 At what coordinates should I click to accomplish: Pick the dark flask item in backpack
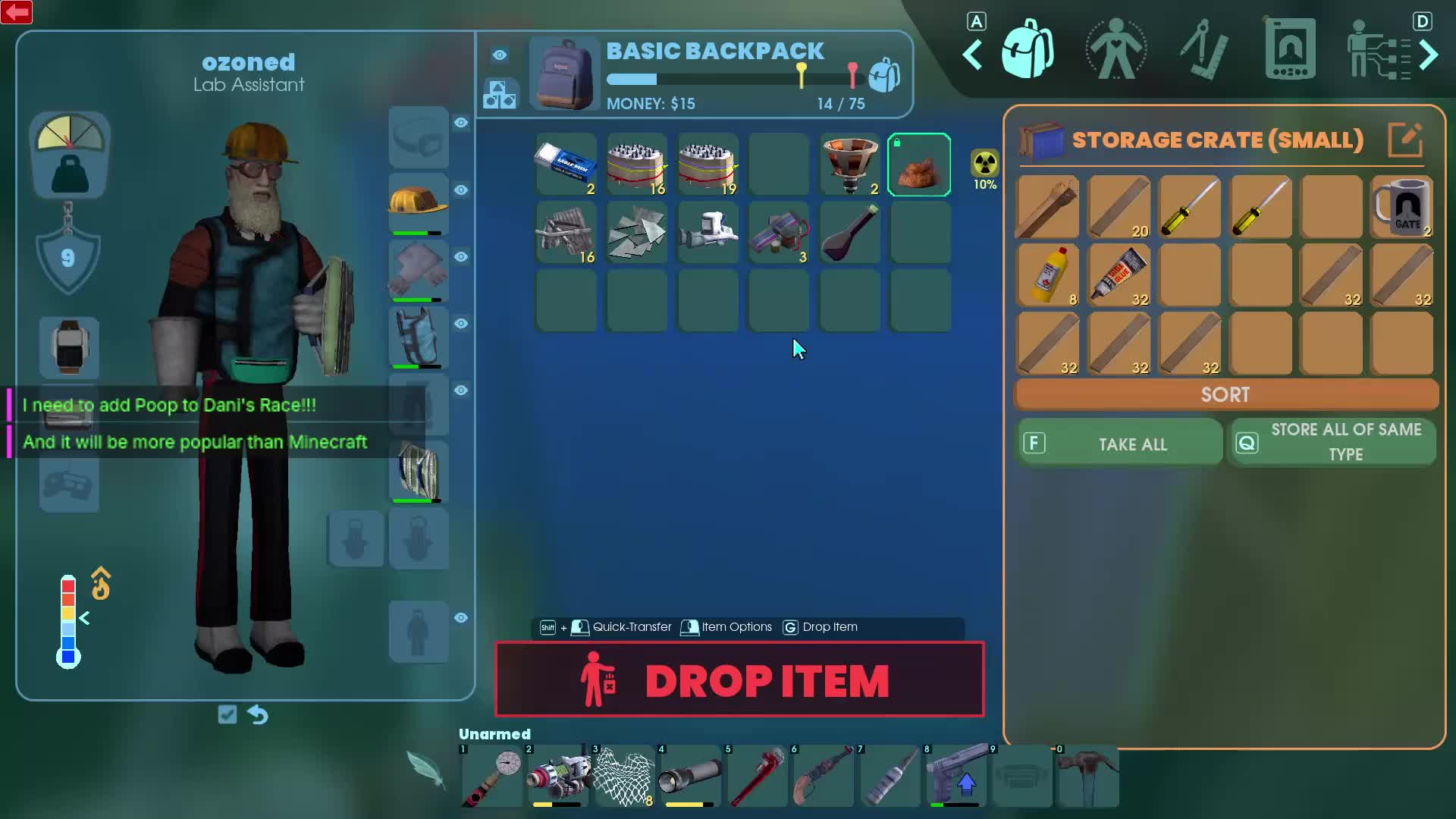click(849, 233)
